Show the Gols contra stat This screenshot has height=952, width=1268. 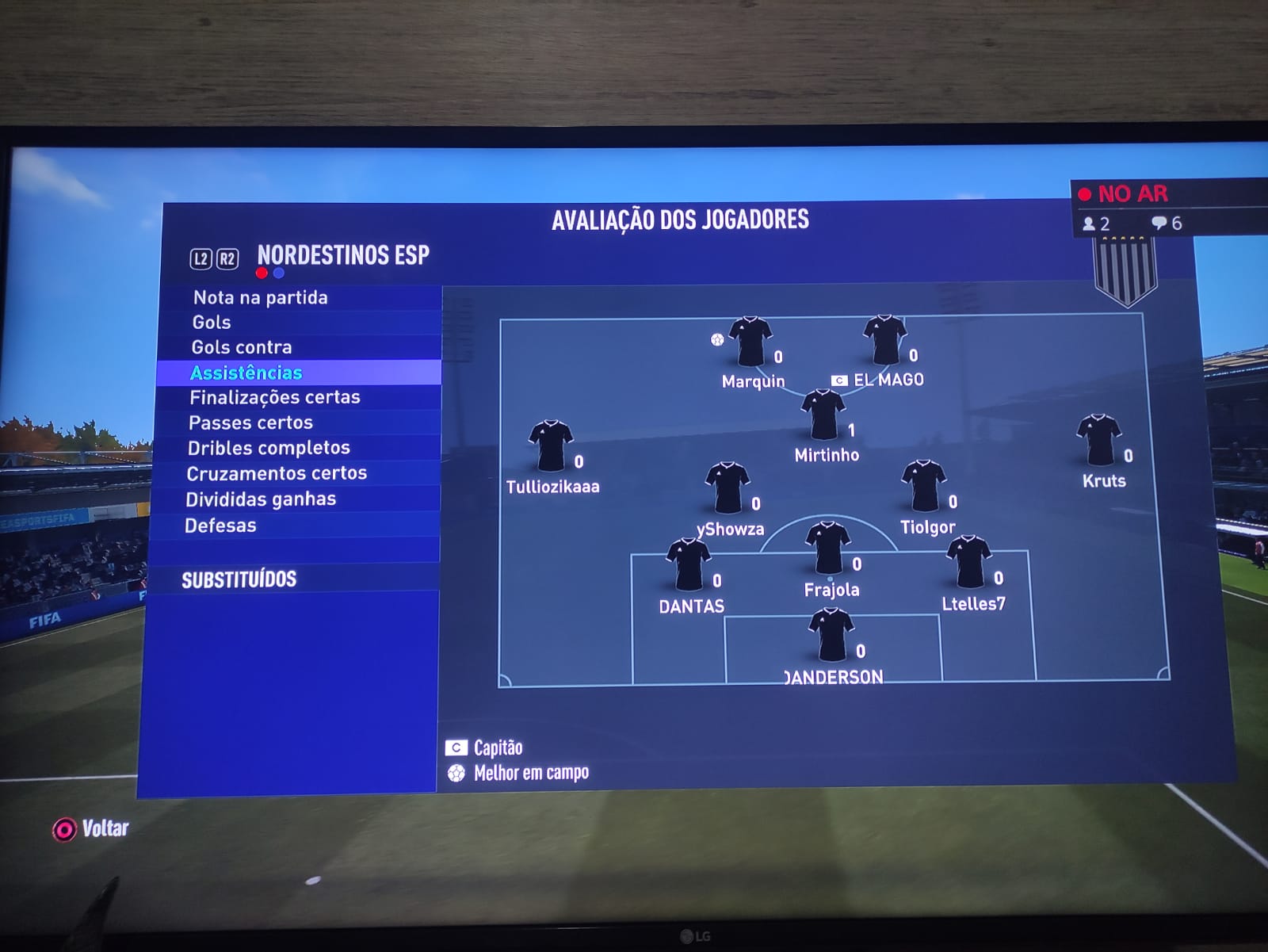(242, 347)
